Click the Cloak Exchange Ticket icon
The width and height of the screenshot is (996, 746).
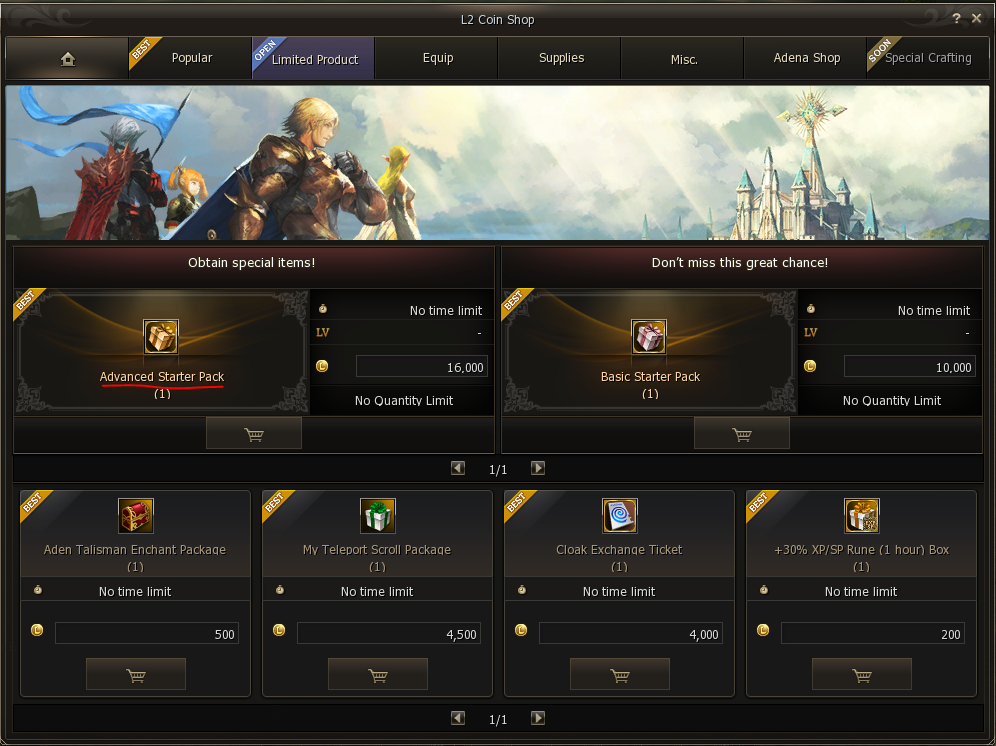[620, 516]
